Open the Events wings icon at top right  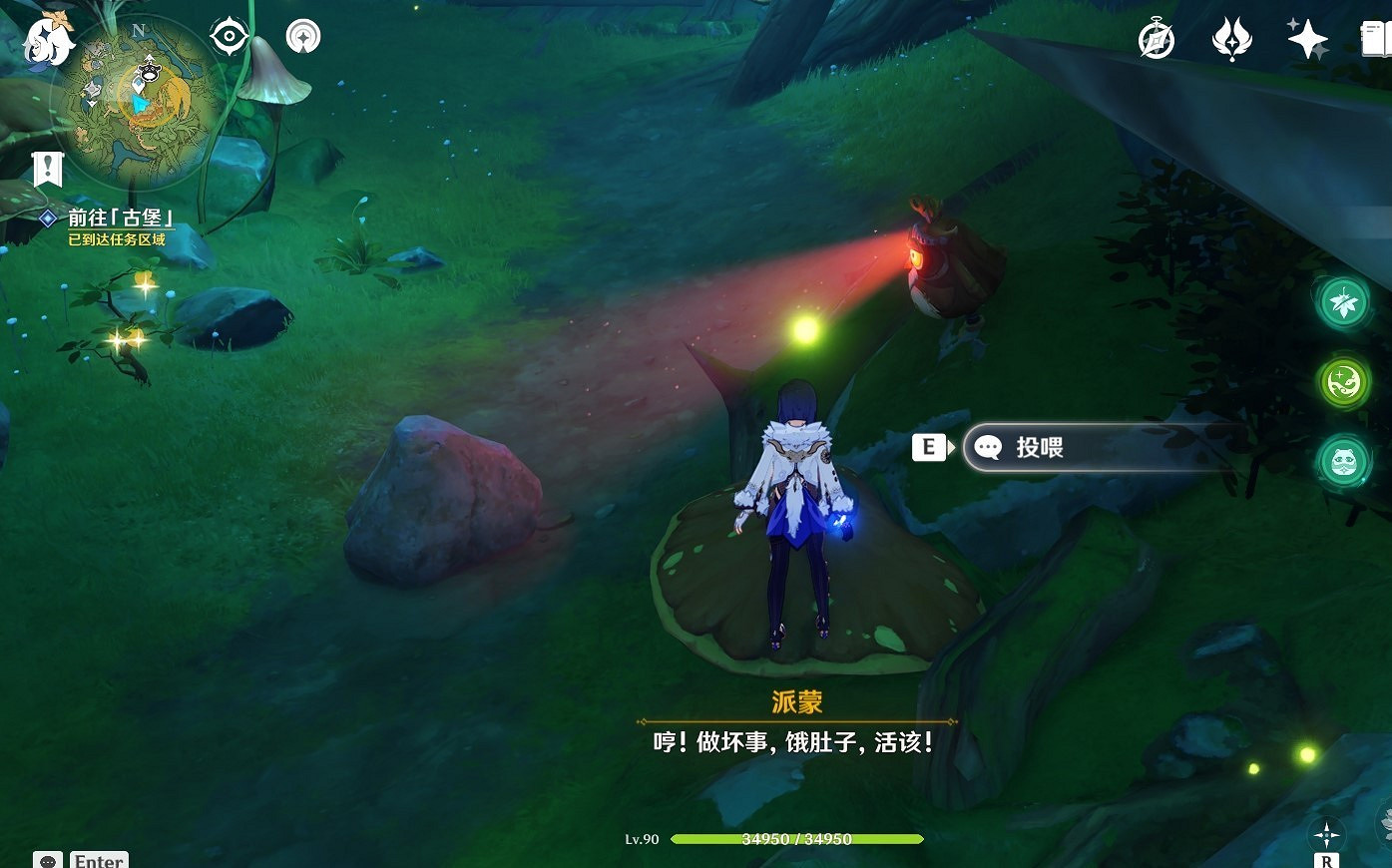1231,42
